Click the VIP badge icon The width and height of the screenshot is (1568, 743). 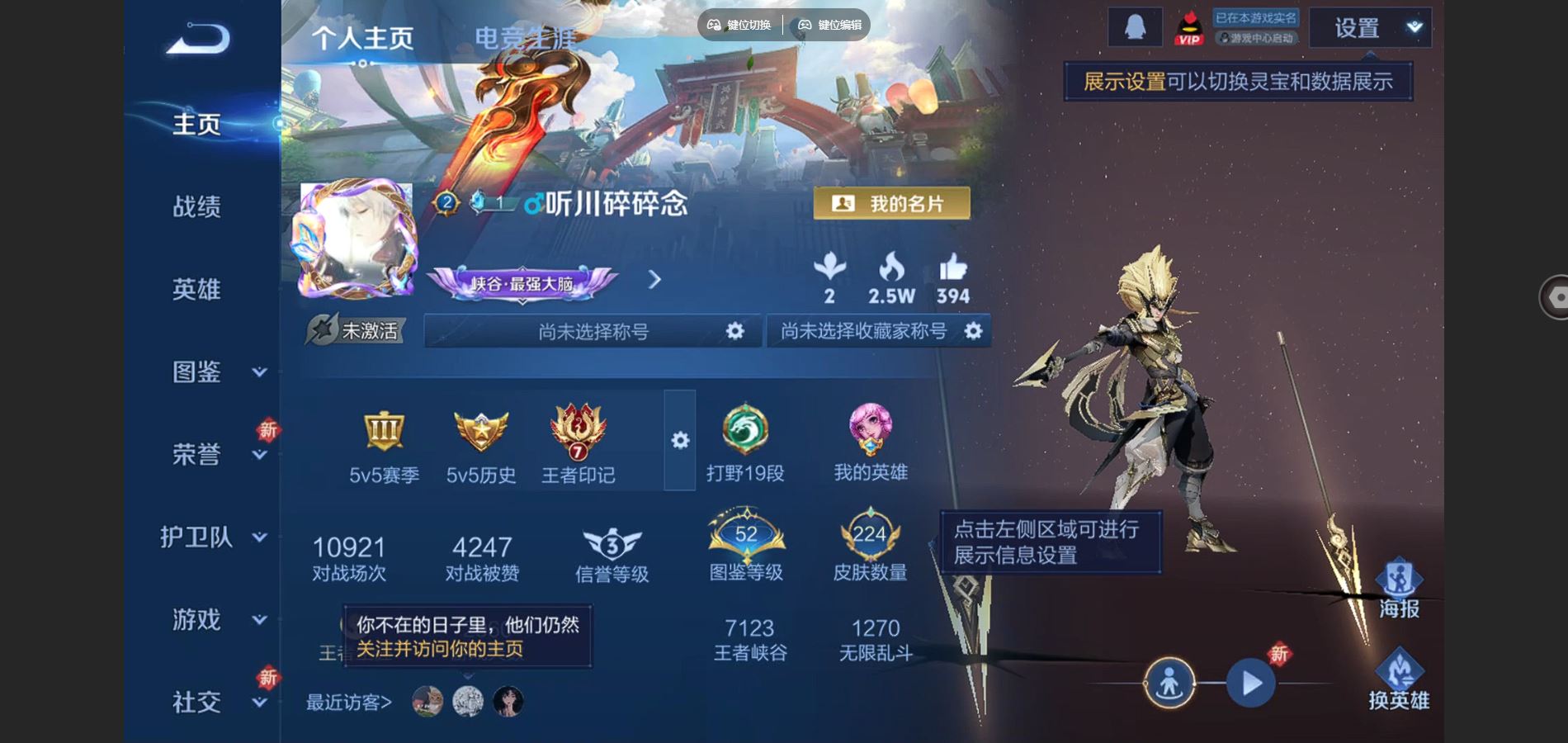pos(1189,26)
